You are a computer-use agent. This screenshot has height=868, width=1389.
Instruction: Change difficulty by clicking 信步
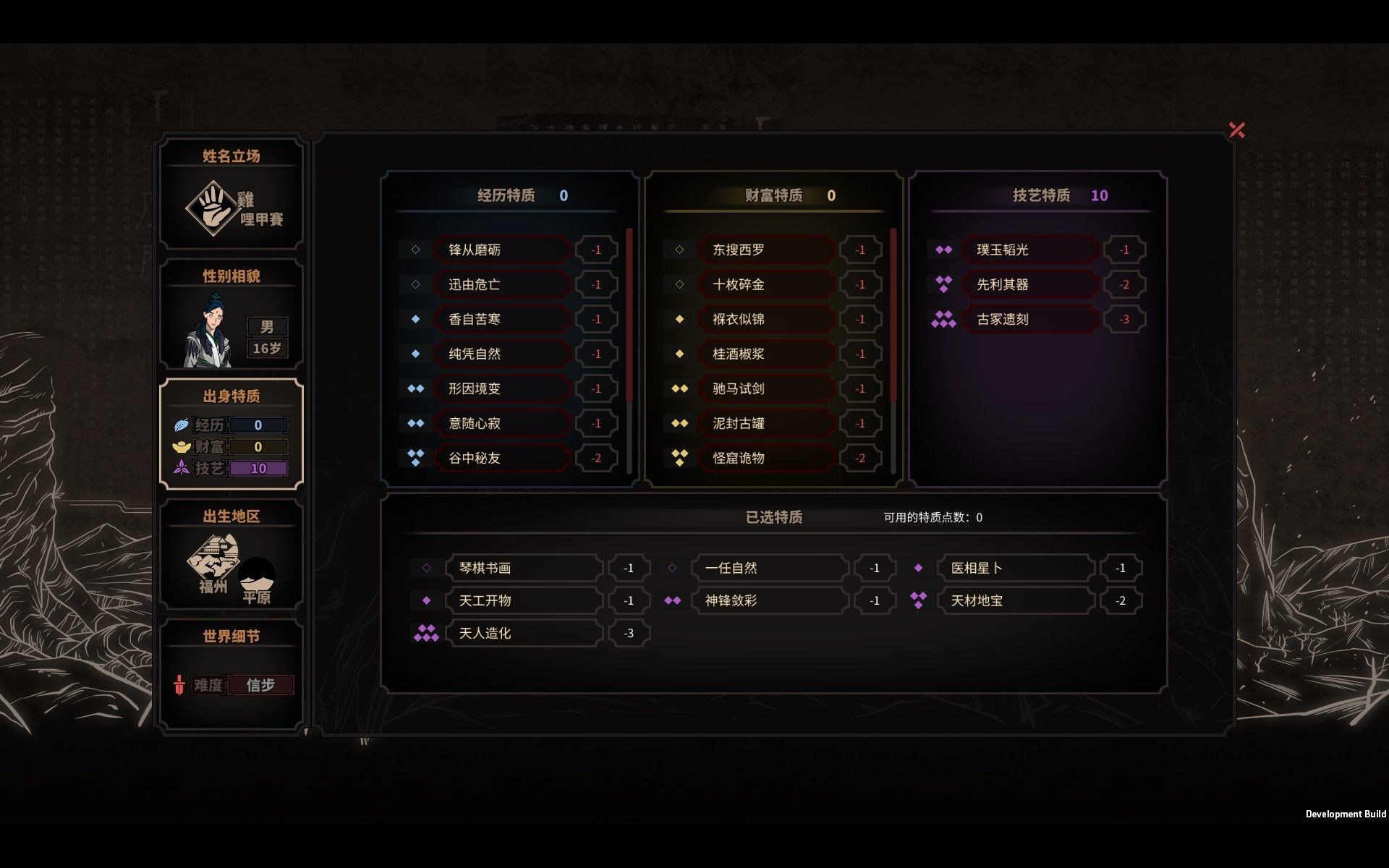click(261, 684)
